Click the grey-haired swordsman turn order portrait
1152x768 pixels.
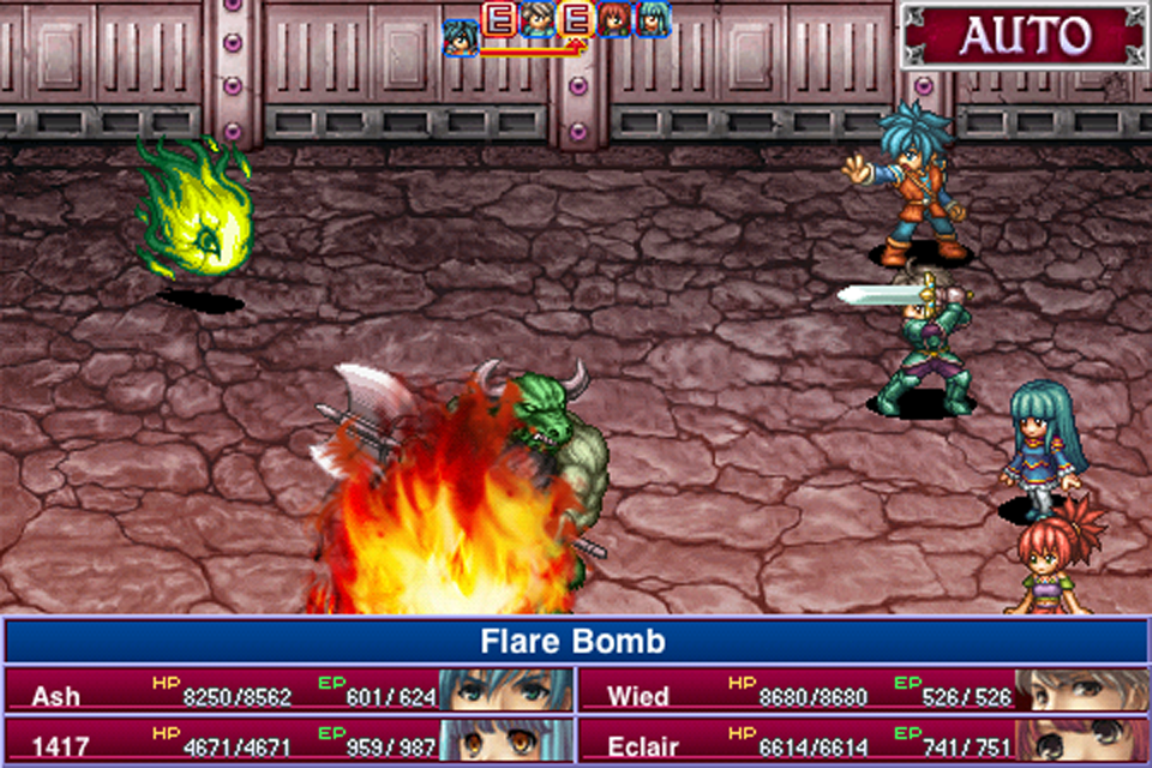click(537, 19)
